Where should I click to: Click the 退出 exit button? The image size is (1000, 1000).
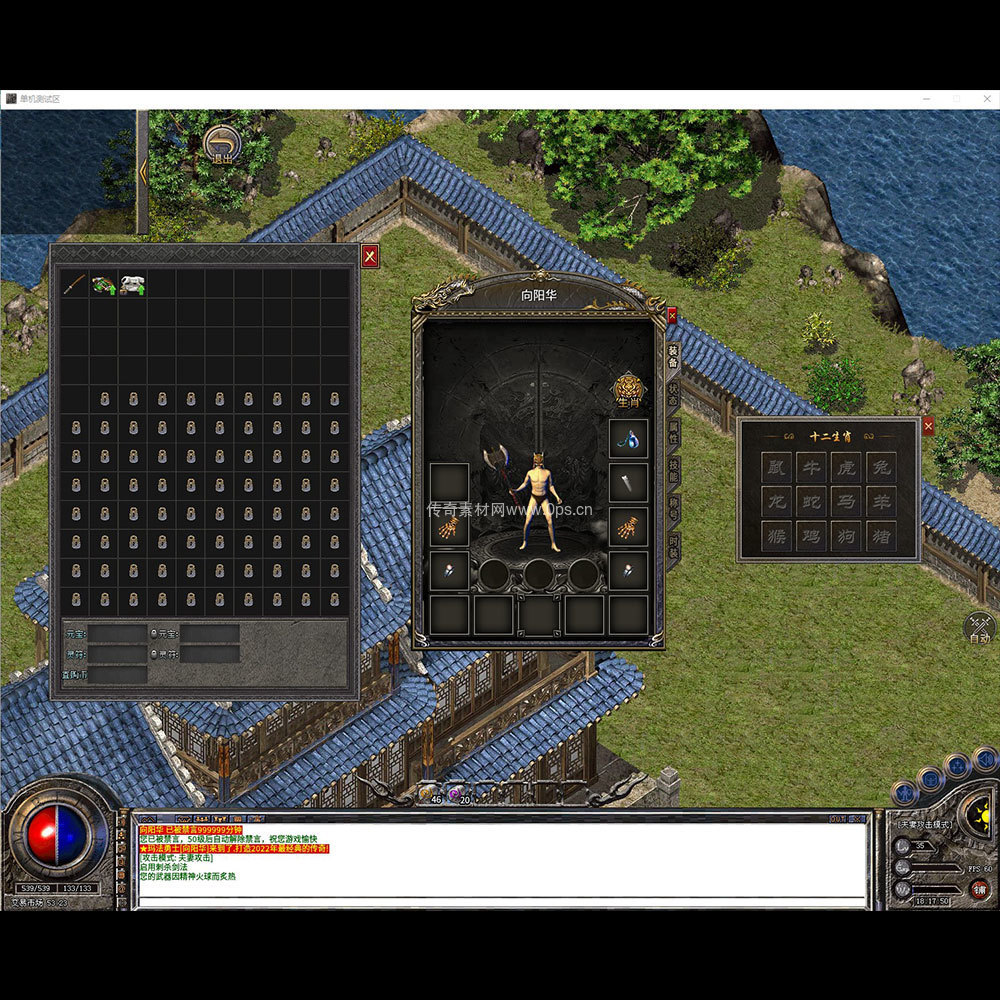(220, 145)
